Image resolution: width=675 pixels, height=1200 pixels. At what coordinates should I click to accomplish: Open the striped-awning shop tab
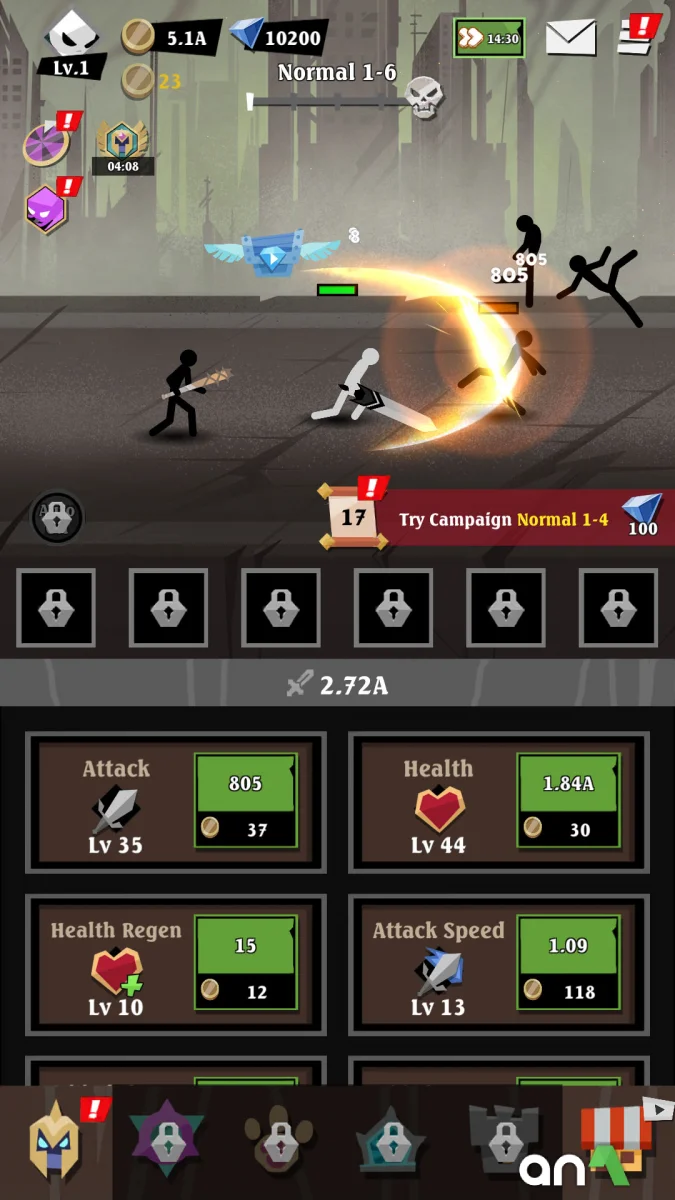point(618,1143)
